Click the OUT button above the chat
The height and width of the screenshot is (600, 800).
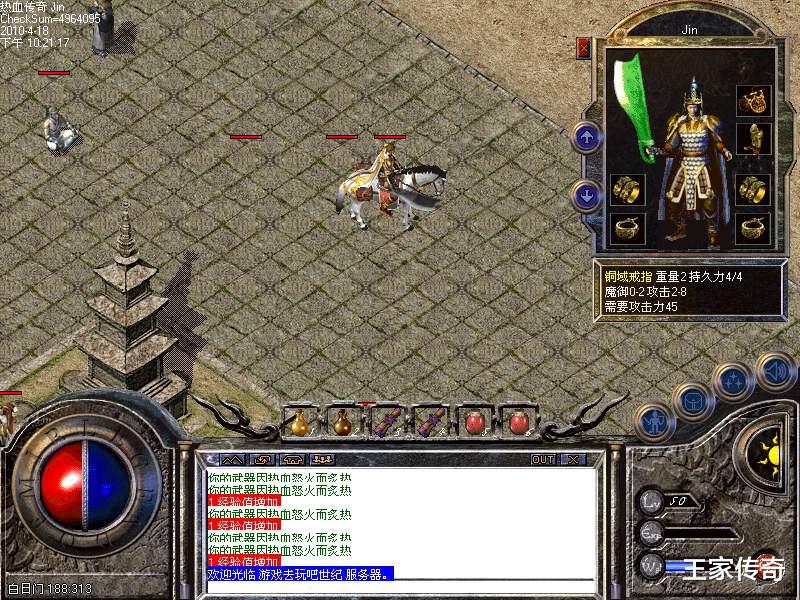[x=543, y=459]
